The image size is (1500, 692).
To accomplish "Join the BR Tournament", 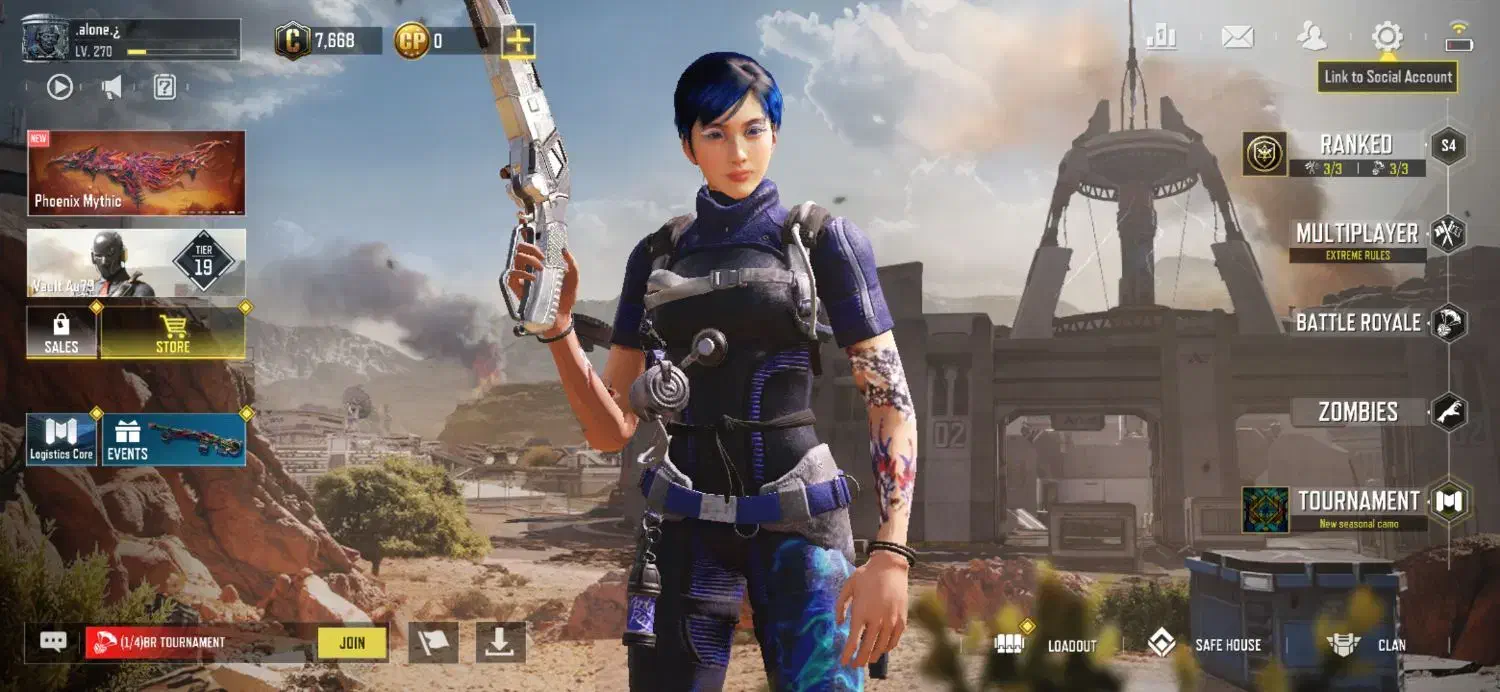I will pyautogui.click(x=352, y=643).
